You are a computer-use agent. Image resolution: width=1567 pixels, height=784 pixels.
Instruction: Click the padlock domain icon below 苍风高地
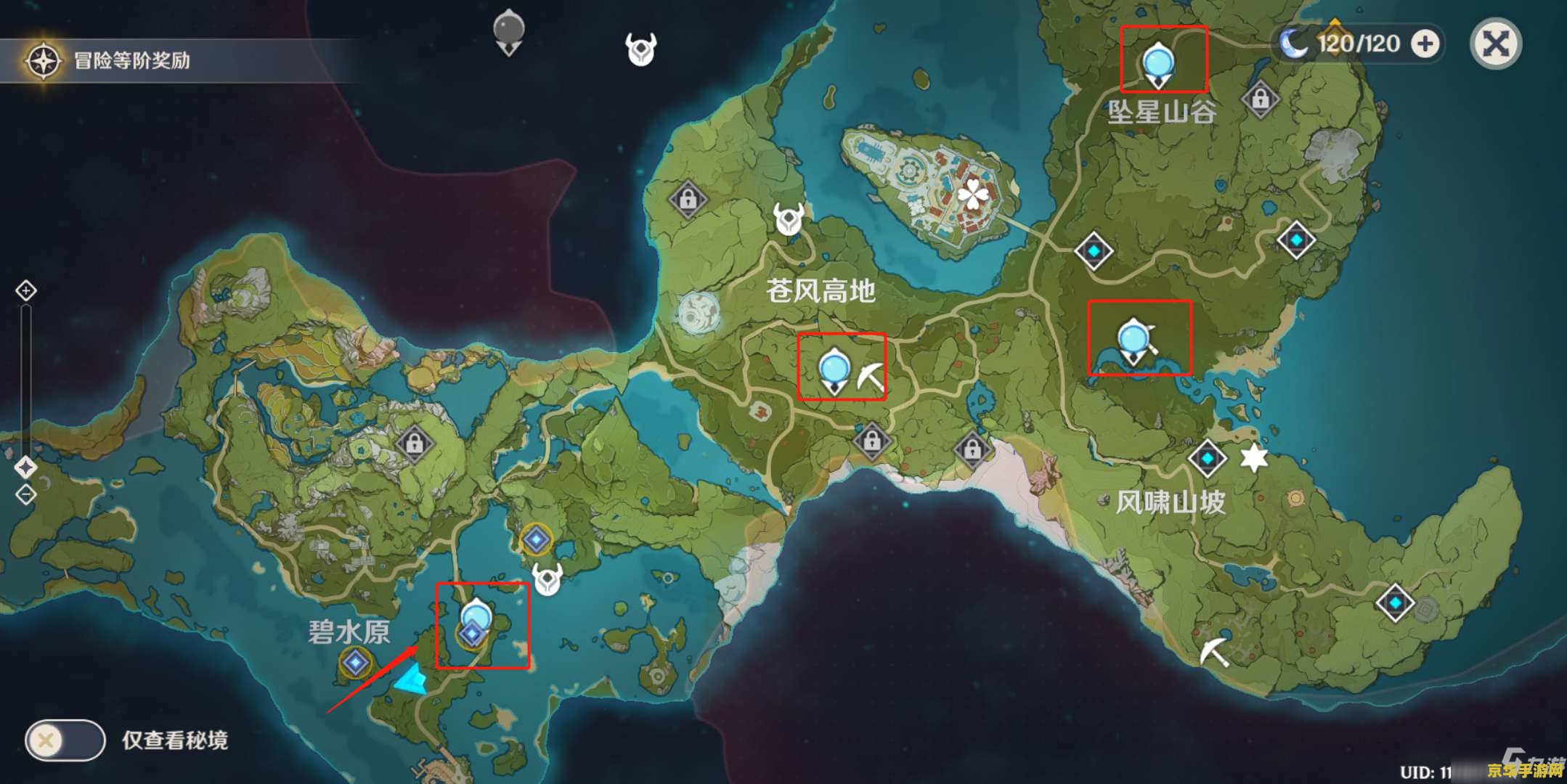(873, 440)
